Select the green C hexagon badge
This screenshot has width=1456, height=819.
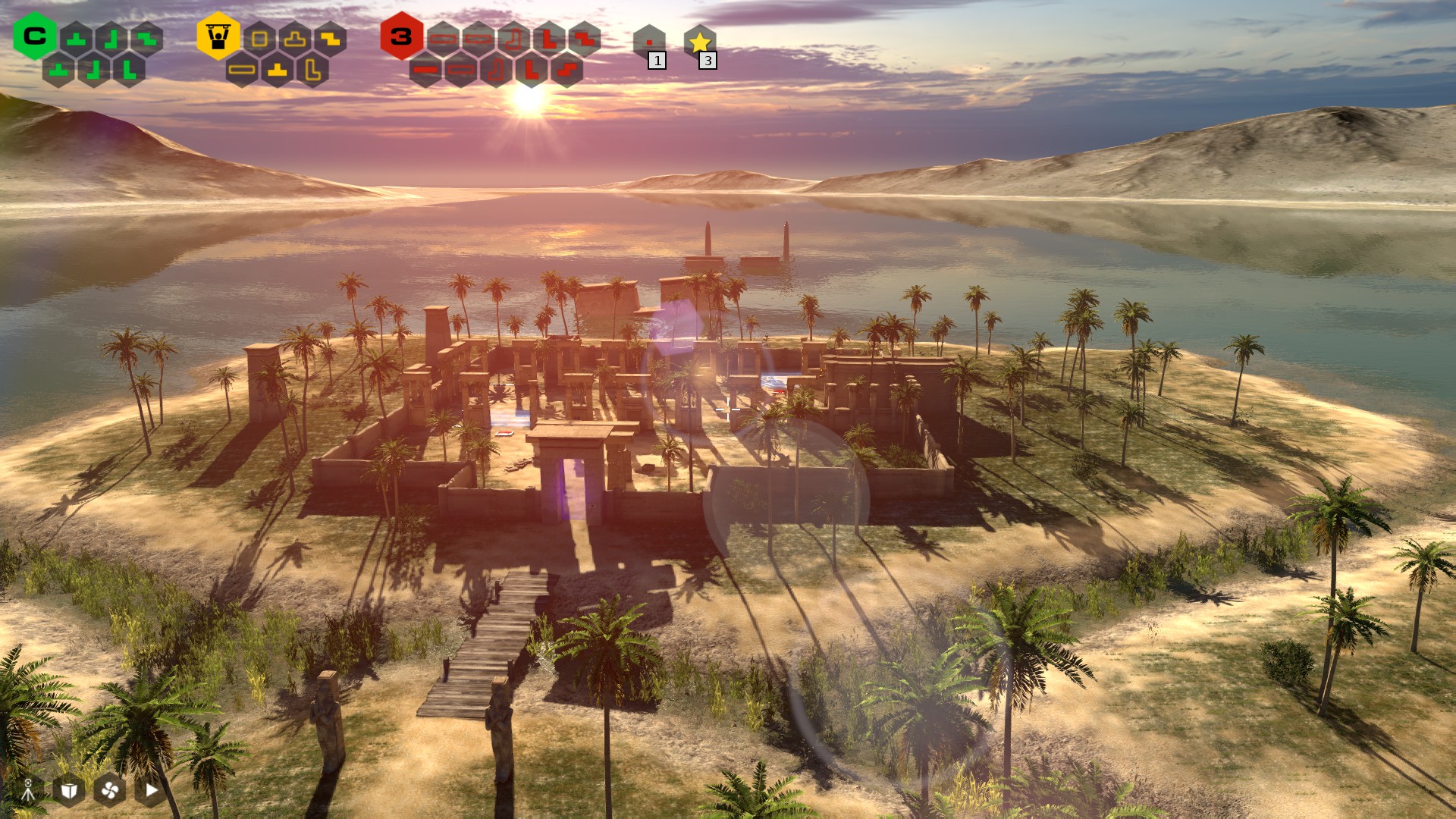coord(35,36)
